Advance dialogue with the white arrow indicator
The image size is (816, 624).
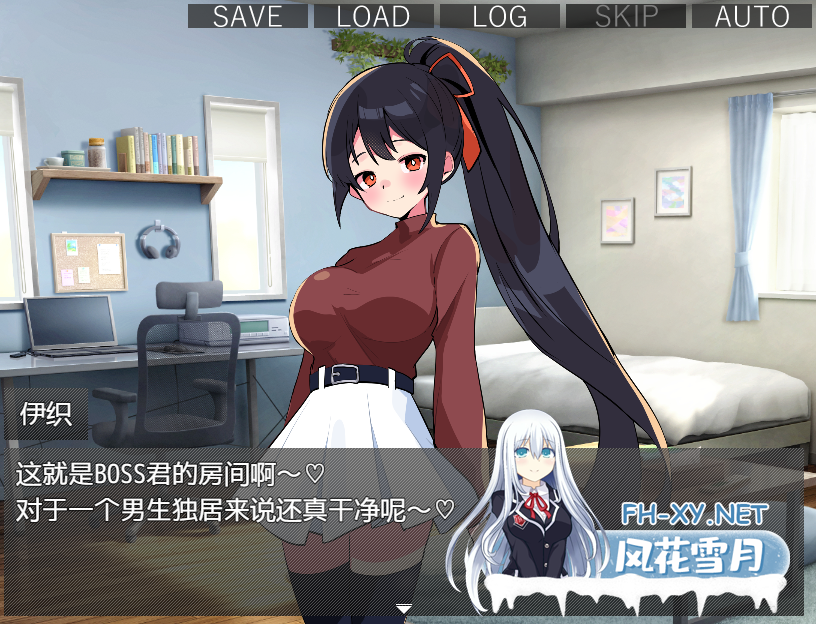coord(404,607)
